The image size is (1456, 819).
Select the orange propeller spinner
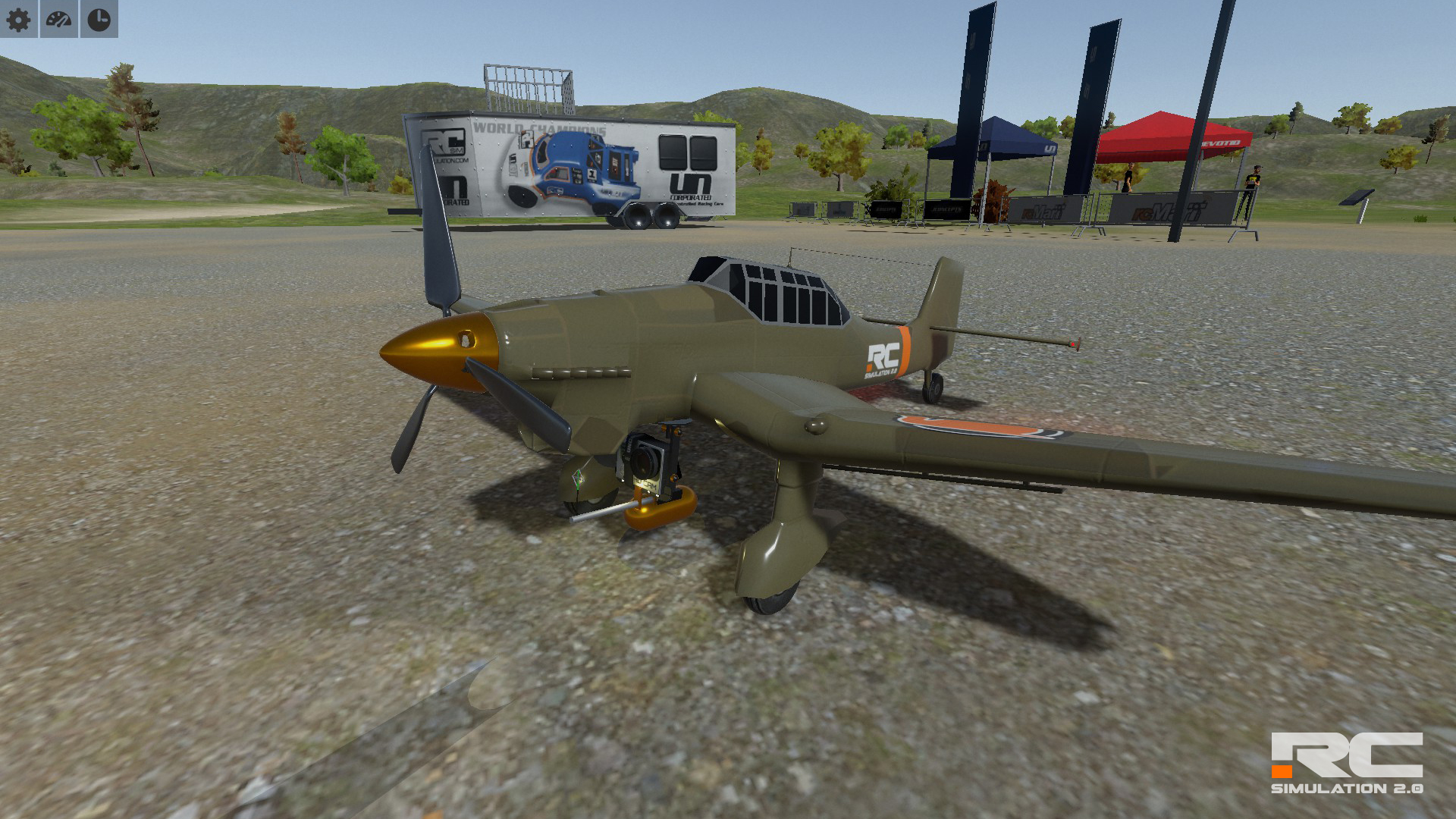[434, 353]
